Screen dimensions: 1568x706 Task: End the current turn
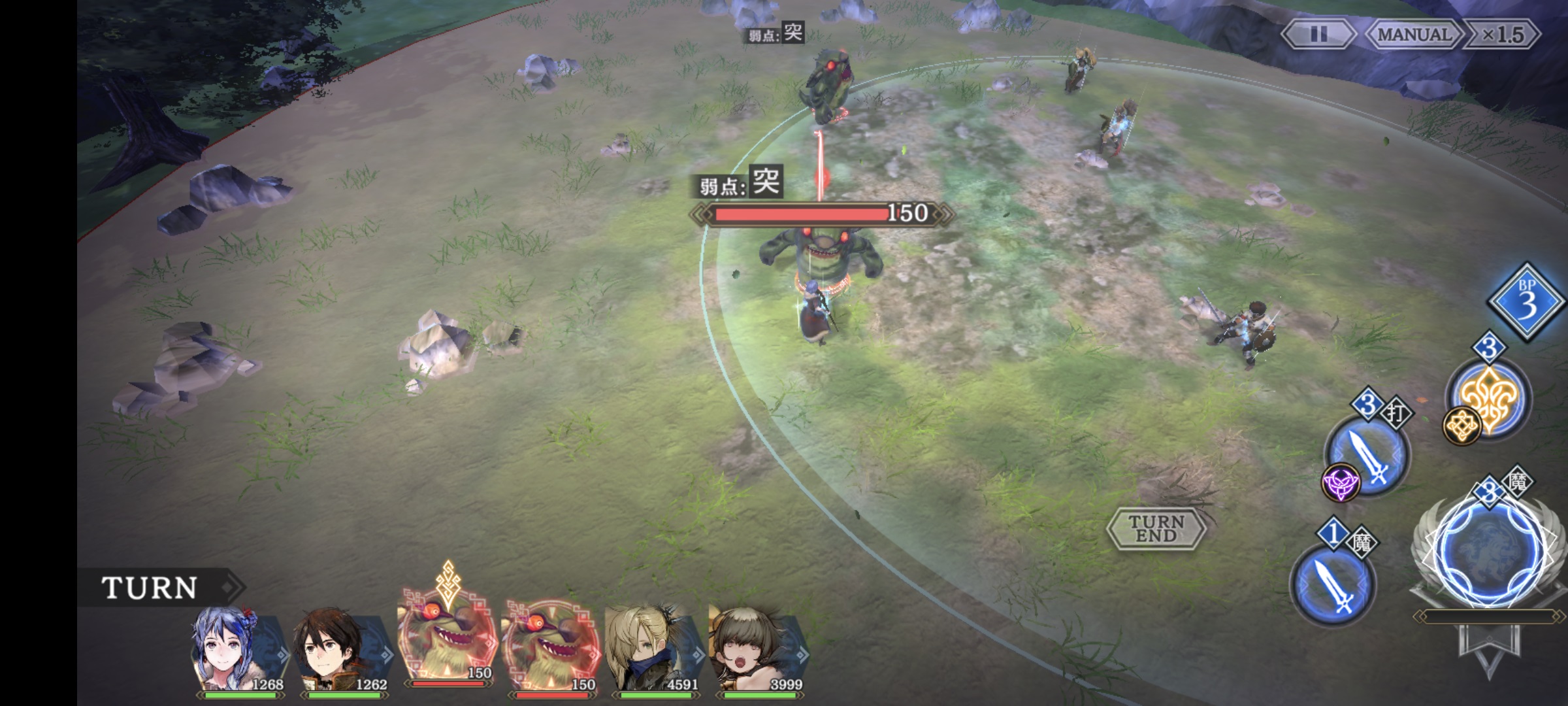pyautogui.click(x=1156, y=528)
